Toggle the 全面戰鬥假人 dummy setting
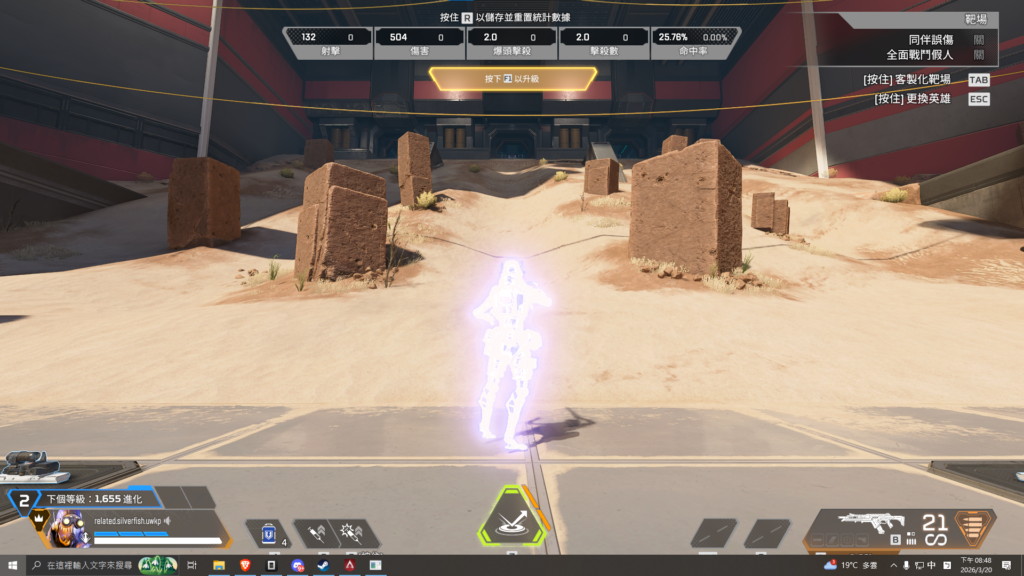The width and height of the screenshot is (1024, 576). (978, 55)
